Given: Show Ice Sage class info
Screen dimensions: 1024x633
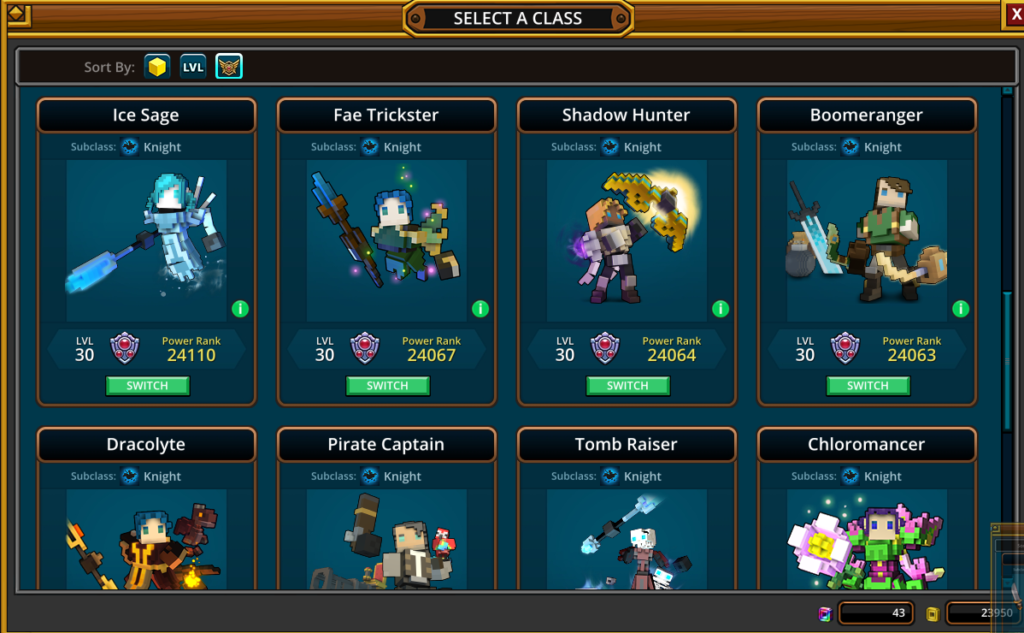Looking at the screenshot, I should pos(240,308).
